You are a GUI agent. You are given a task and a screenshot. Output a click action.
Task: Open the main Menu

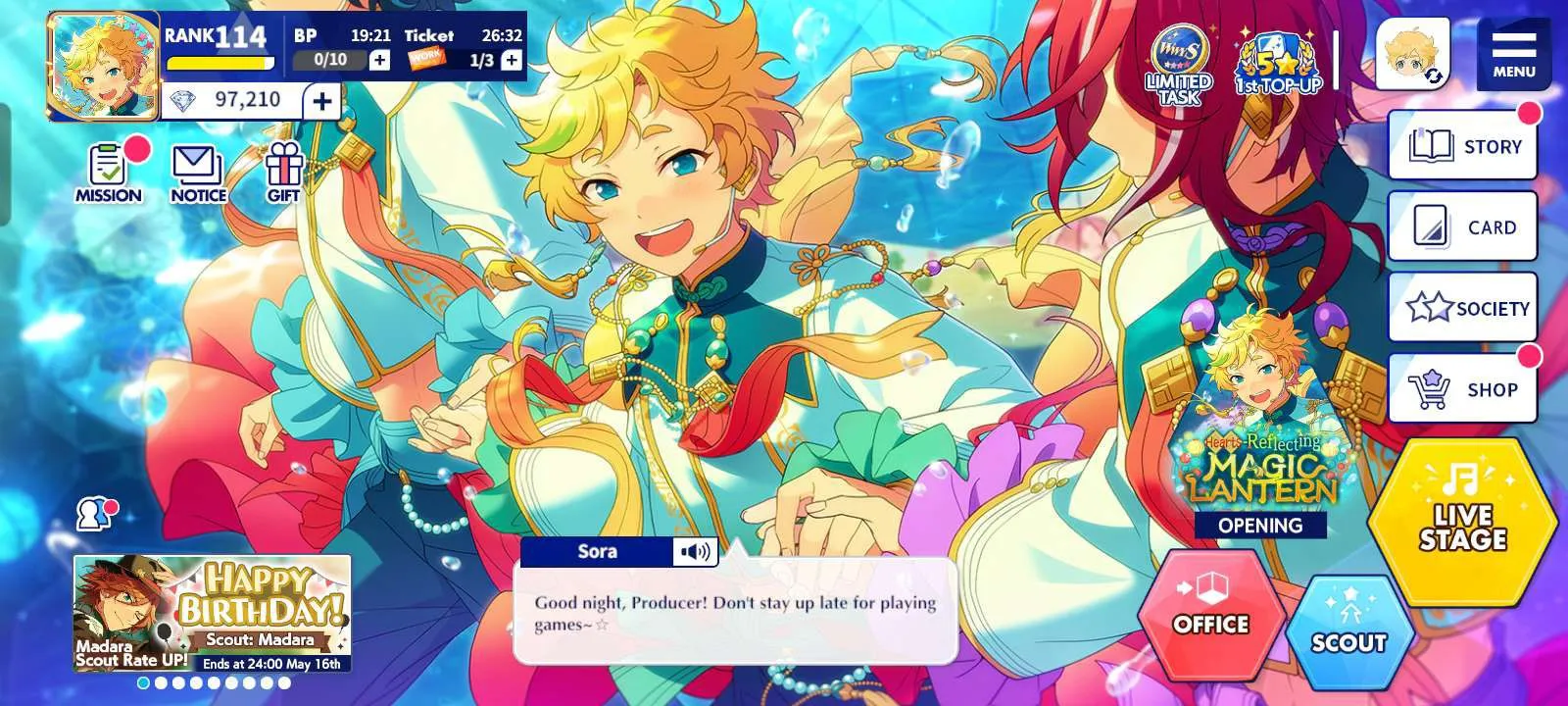point(1513,53)
